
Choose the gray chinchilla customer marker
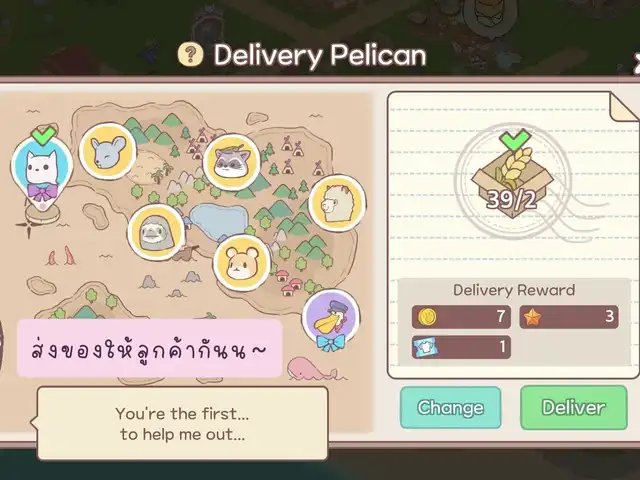point(107,151)
